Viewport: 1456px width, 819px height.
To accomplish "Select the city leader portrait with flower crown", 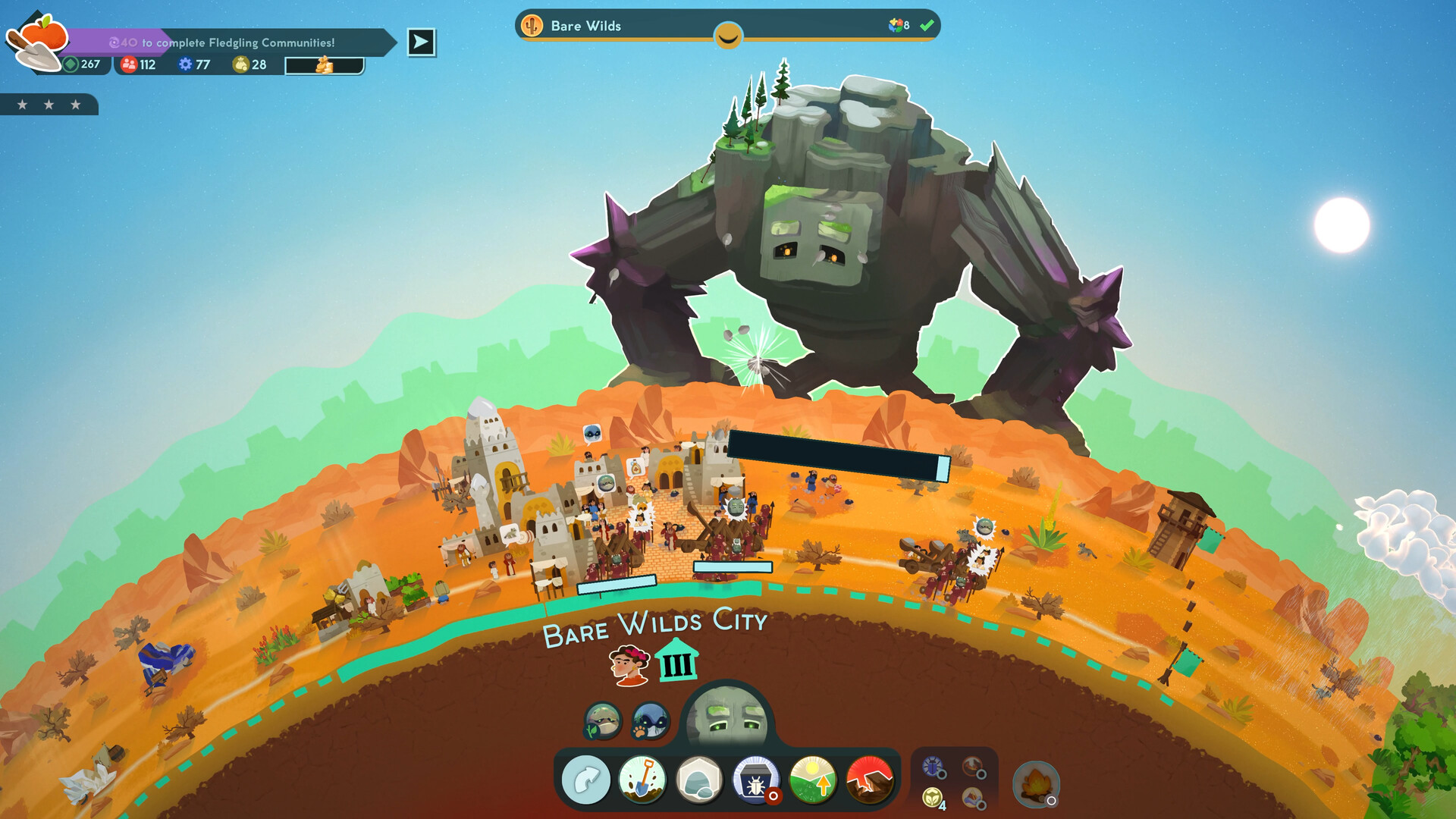I will point(629,664).
